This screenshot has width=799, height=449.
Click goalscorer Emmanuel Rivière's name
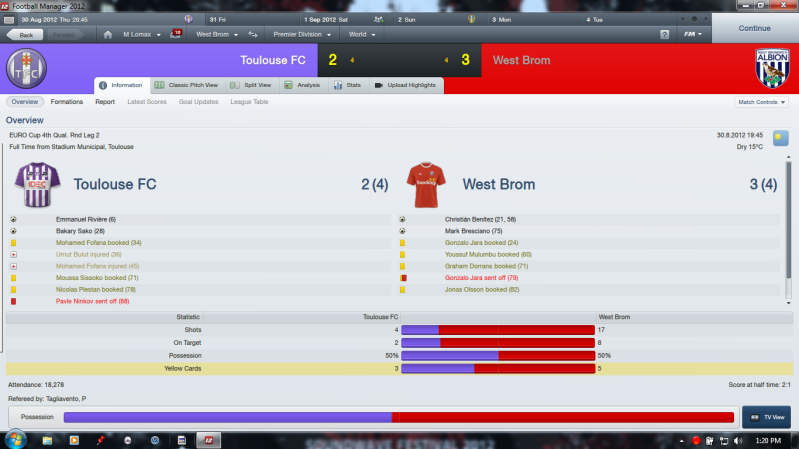click(x=86, y=219)
